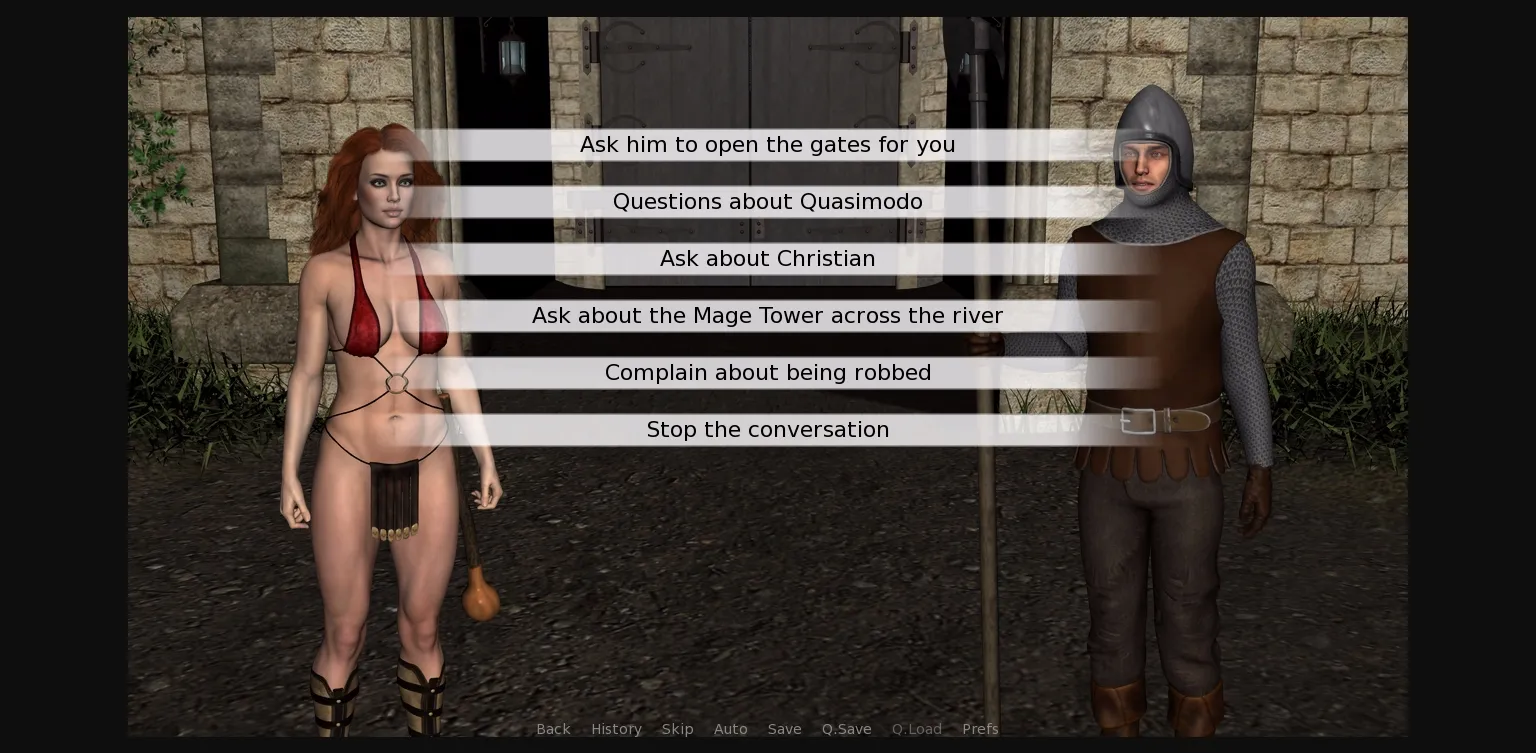Perform a Q.Save quick save
1536x753 pixels.
(846, 729)
